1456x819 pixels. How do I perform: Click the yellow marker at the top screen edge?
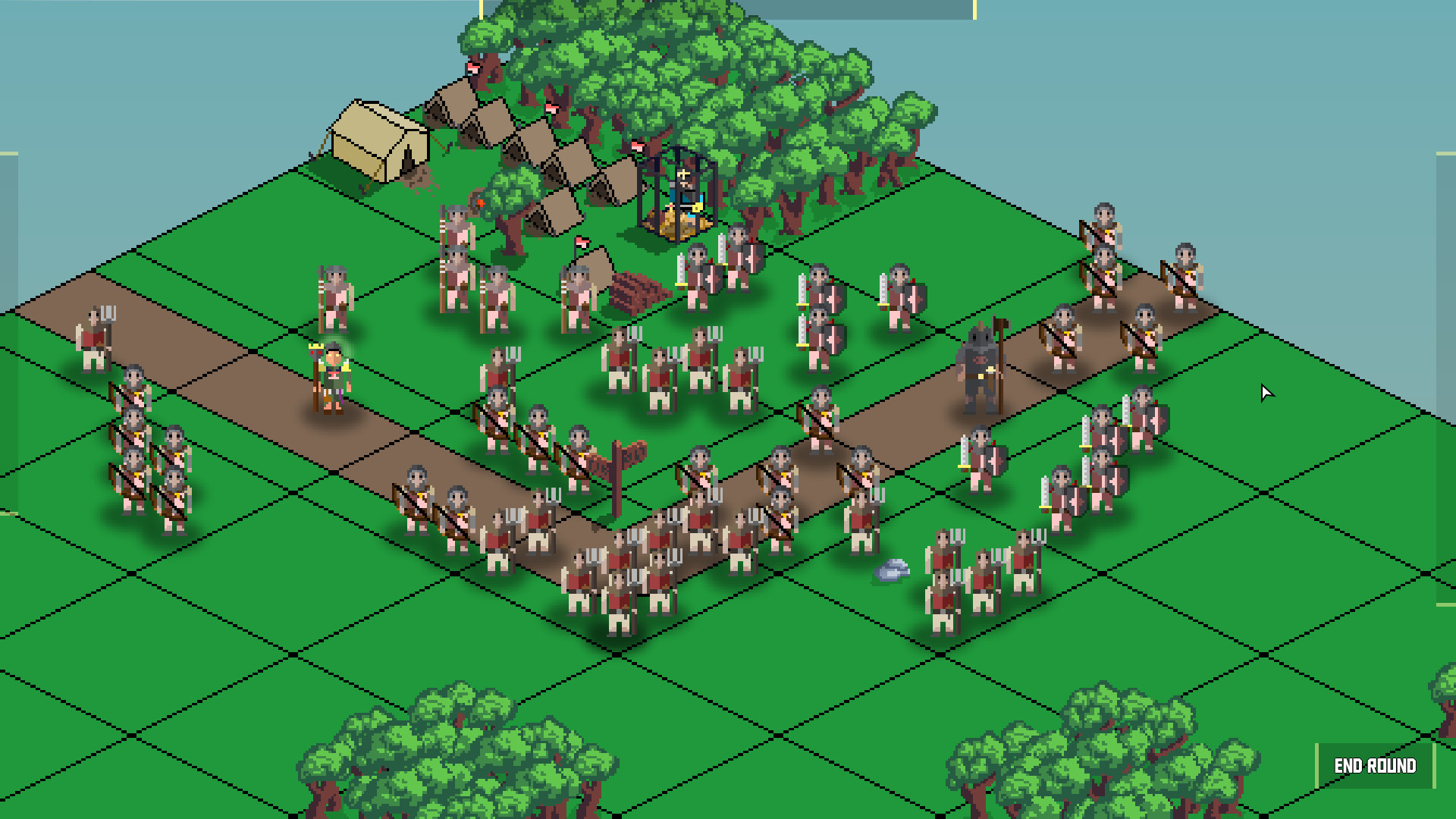(x=479, y=8)
